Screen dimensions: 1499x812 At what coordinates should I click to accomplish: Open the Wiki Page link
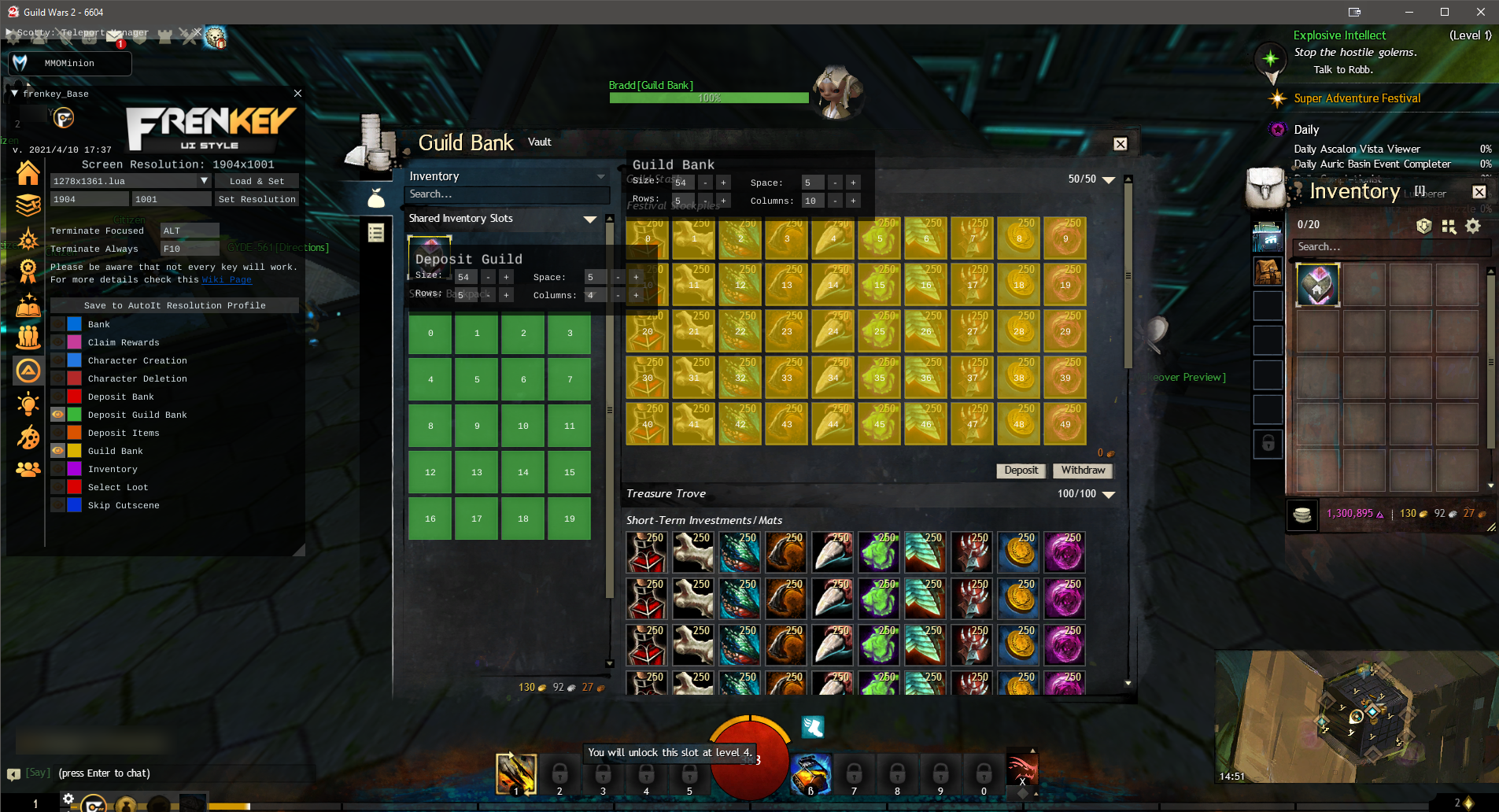coord(227,280)
